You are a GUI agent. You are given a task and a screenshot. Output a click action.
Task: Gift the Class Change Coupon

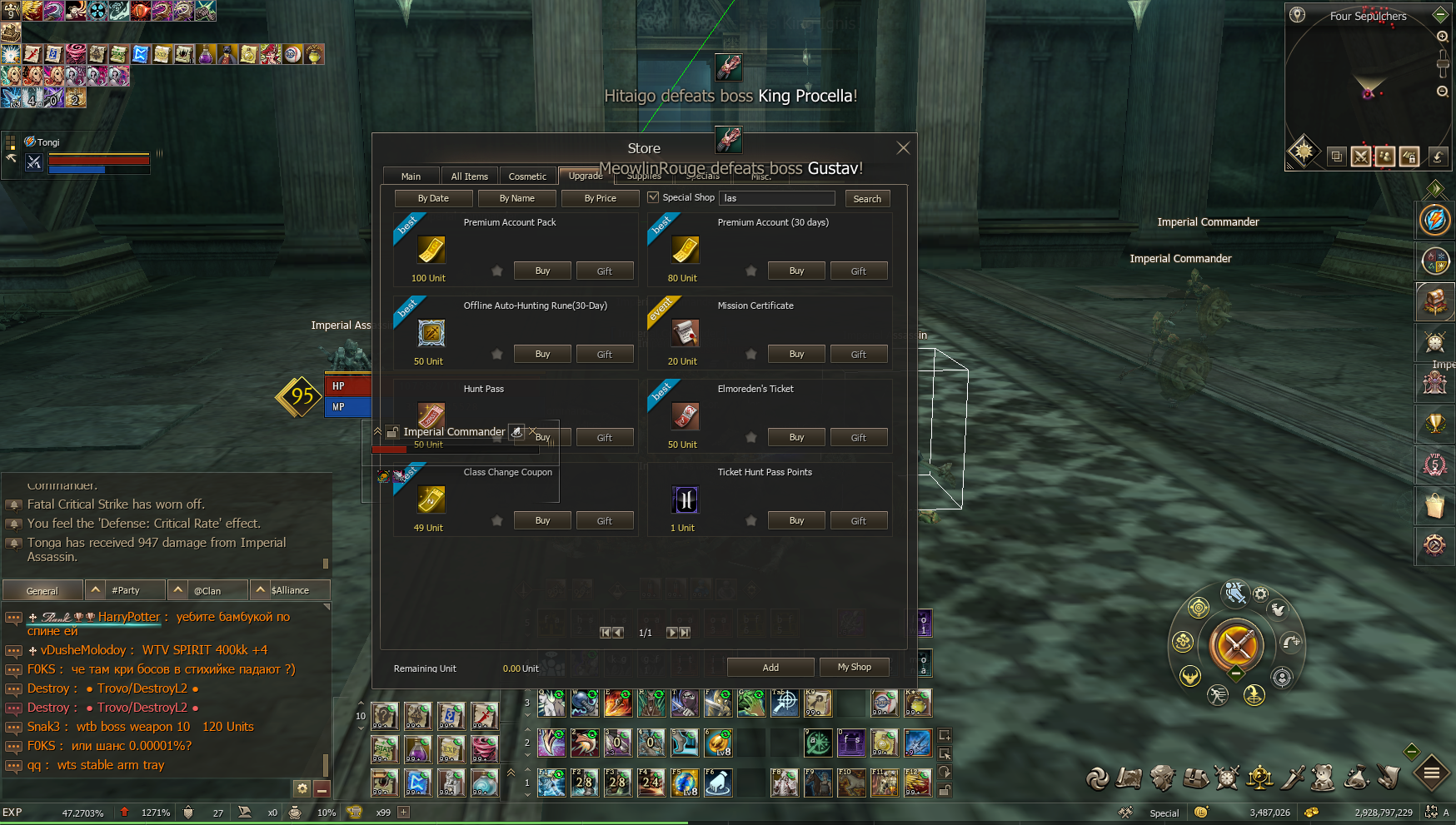(604, 521)
